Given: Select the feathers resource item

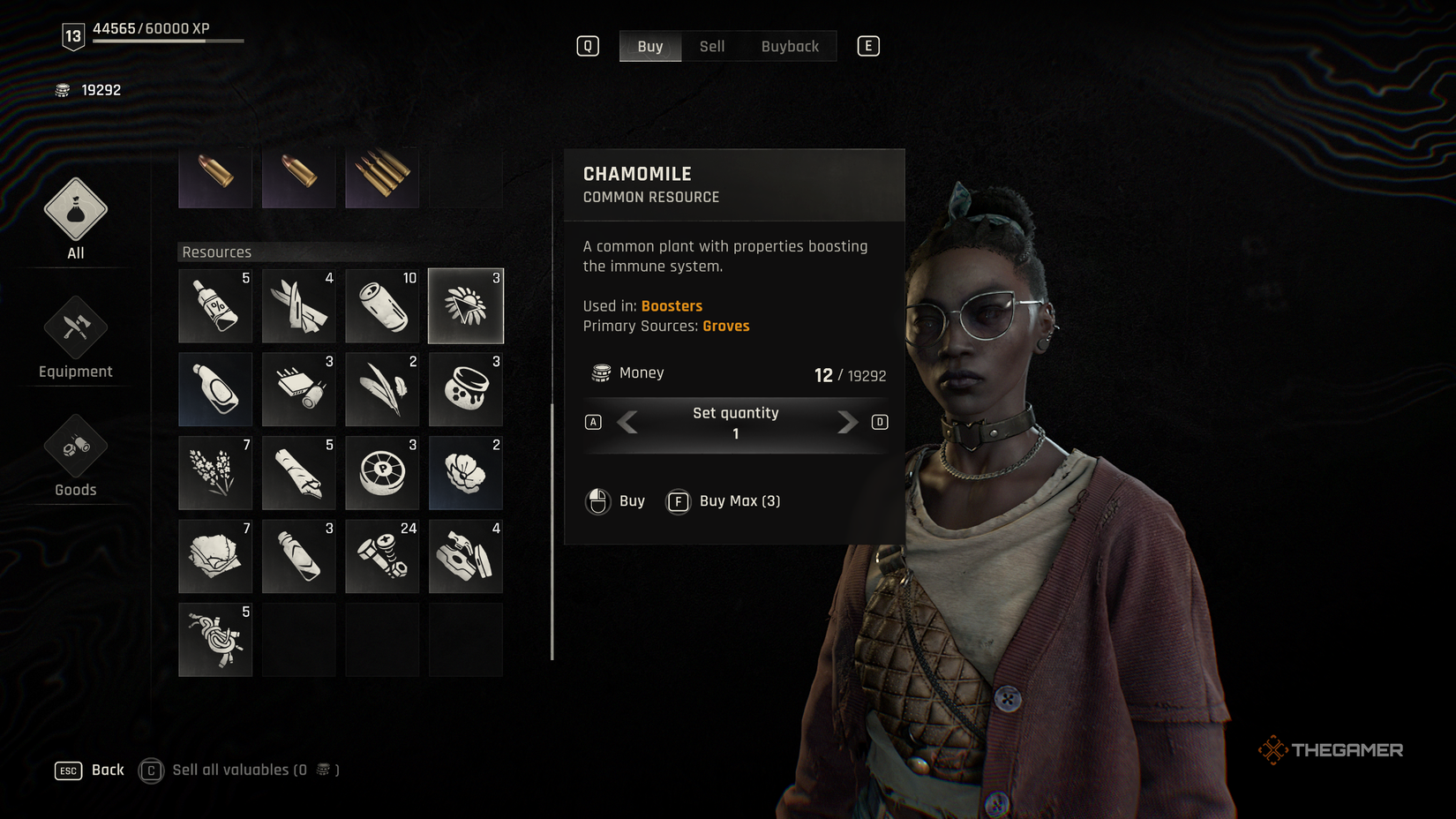Looking at the screenshot, I should click(382, 388).
